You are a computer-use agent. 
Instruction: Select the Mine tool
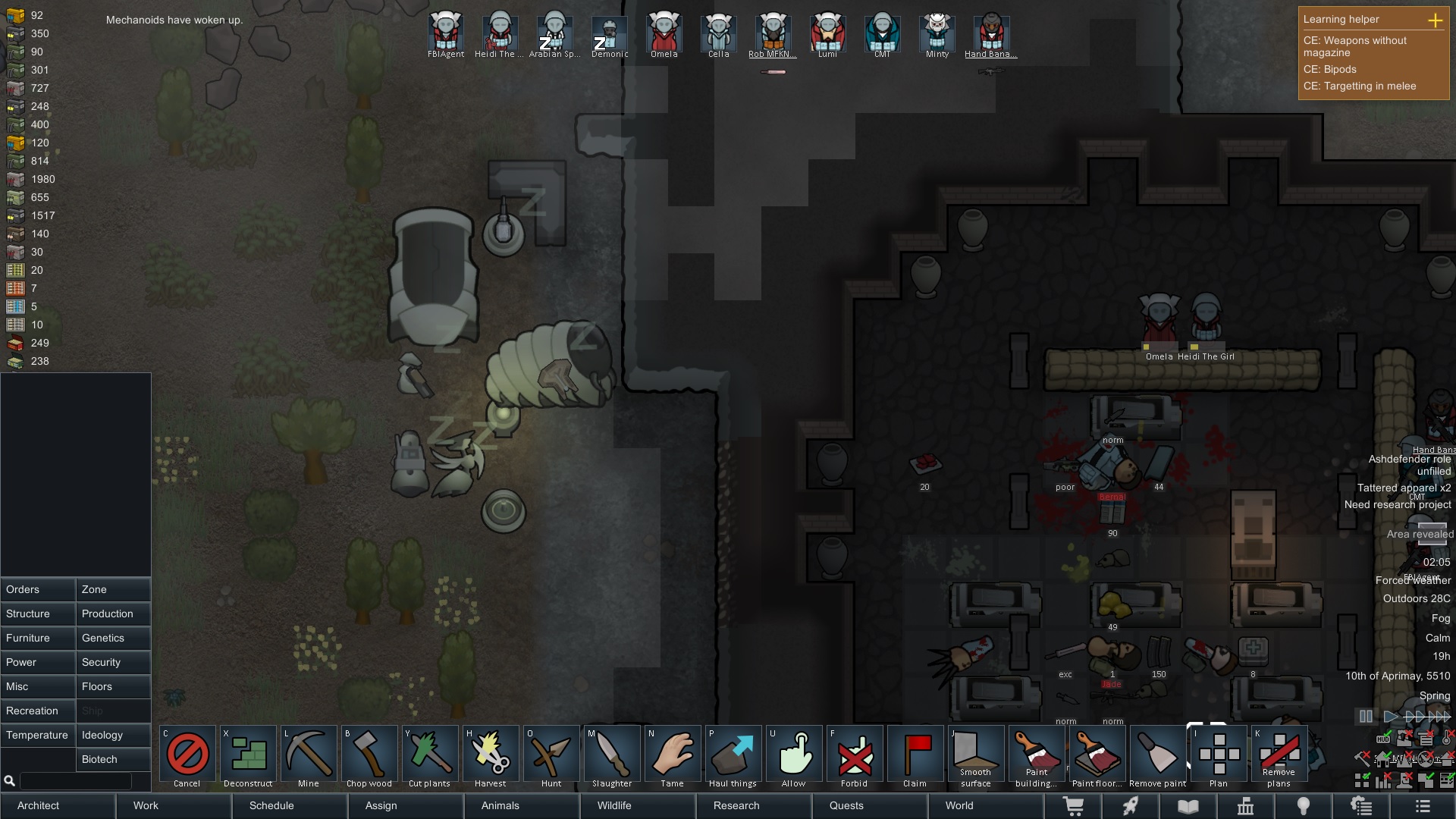[308, 754]
